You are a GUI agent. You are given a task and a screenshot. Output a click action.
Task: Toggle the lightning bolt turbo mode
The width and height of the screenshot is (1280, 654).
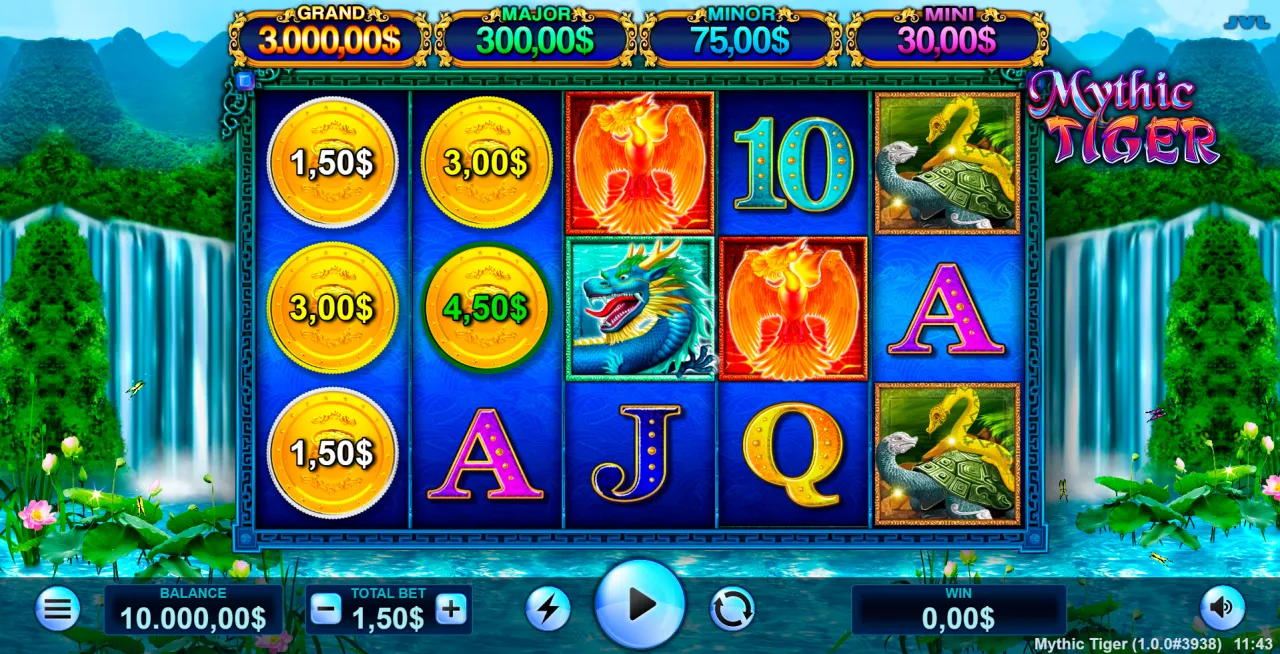pyautogui.click(x=548, y=608)
